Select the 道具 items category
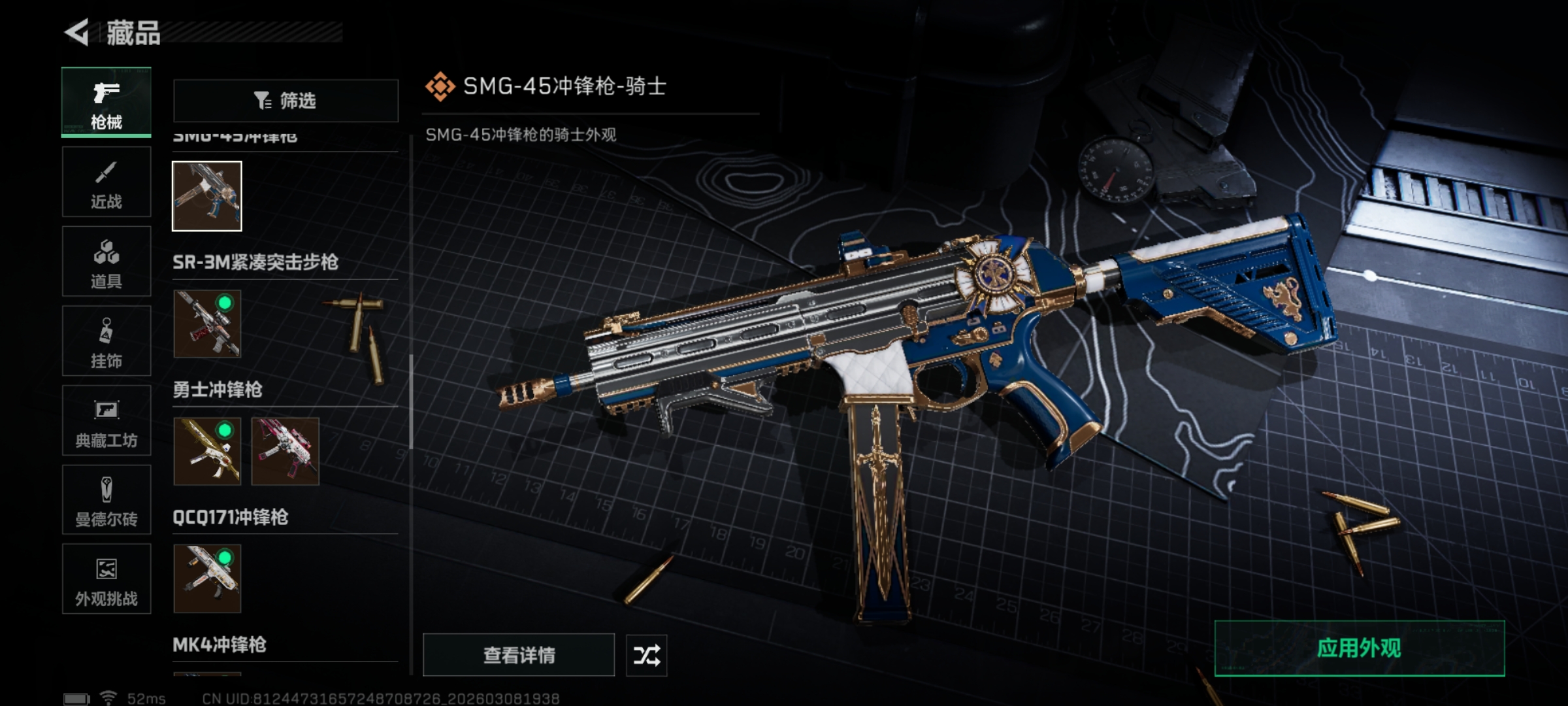 click(106, 262)
